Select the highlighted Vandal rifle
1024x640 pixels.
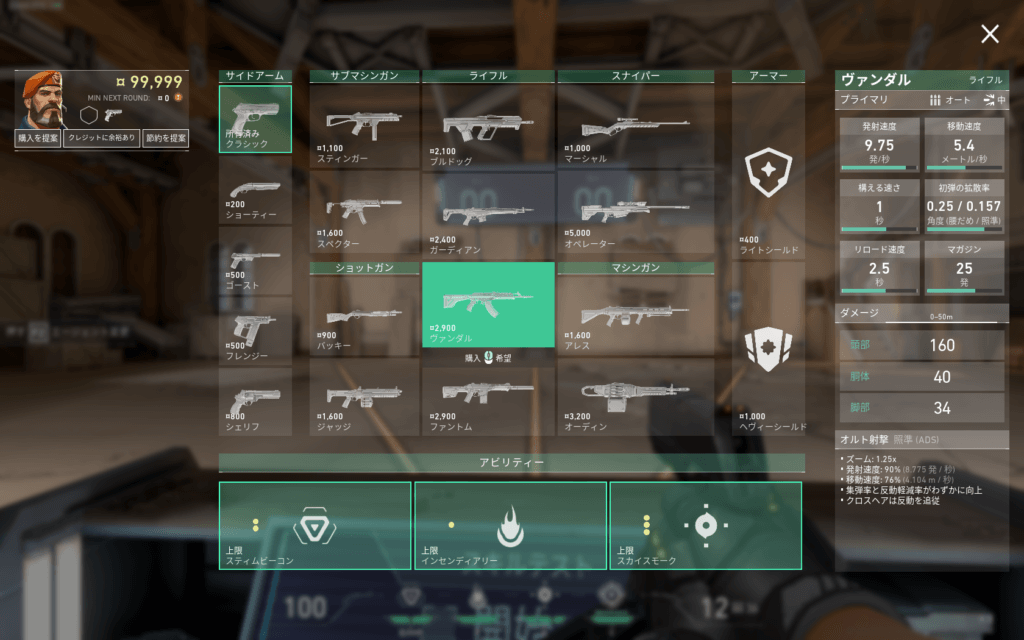pyautogui.click(x=488, y=304)
